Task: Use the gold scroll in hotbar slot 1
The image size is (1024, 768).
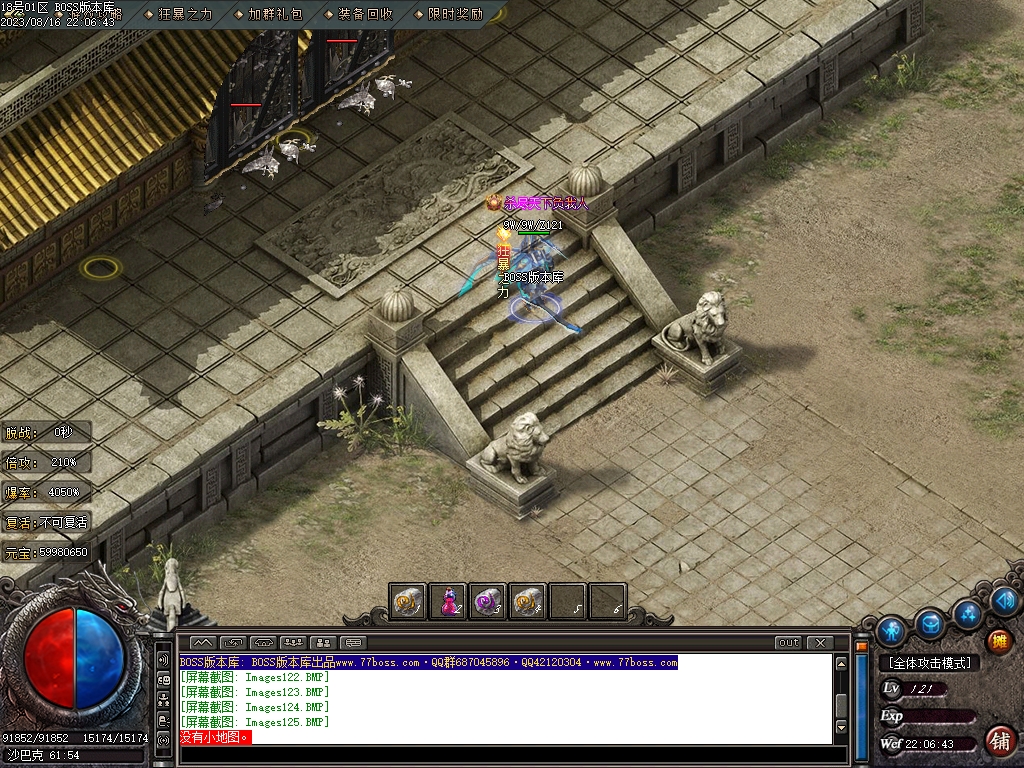Action: pos(407,602)
